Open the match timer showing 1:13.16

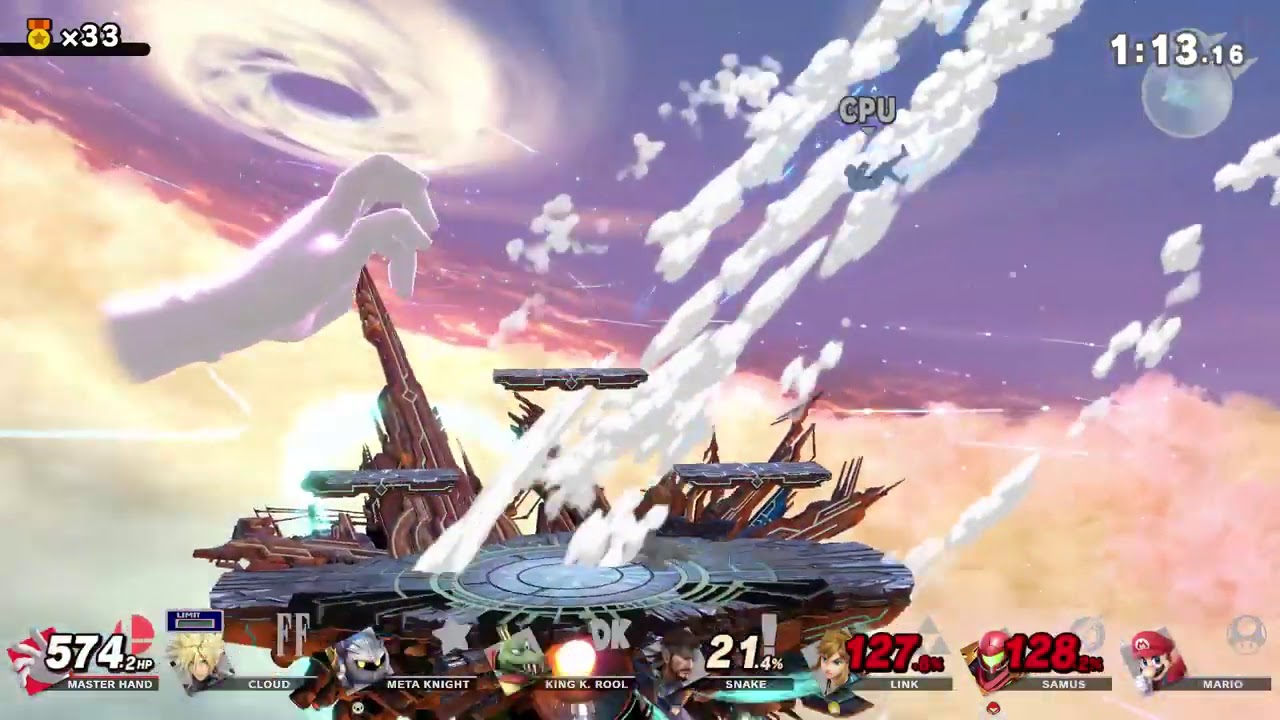tap(1176, 45)
